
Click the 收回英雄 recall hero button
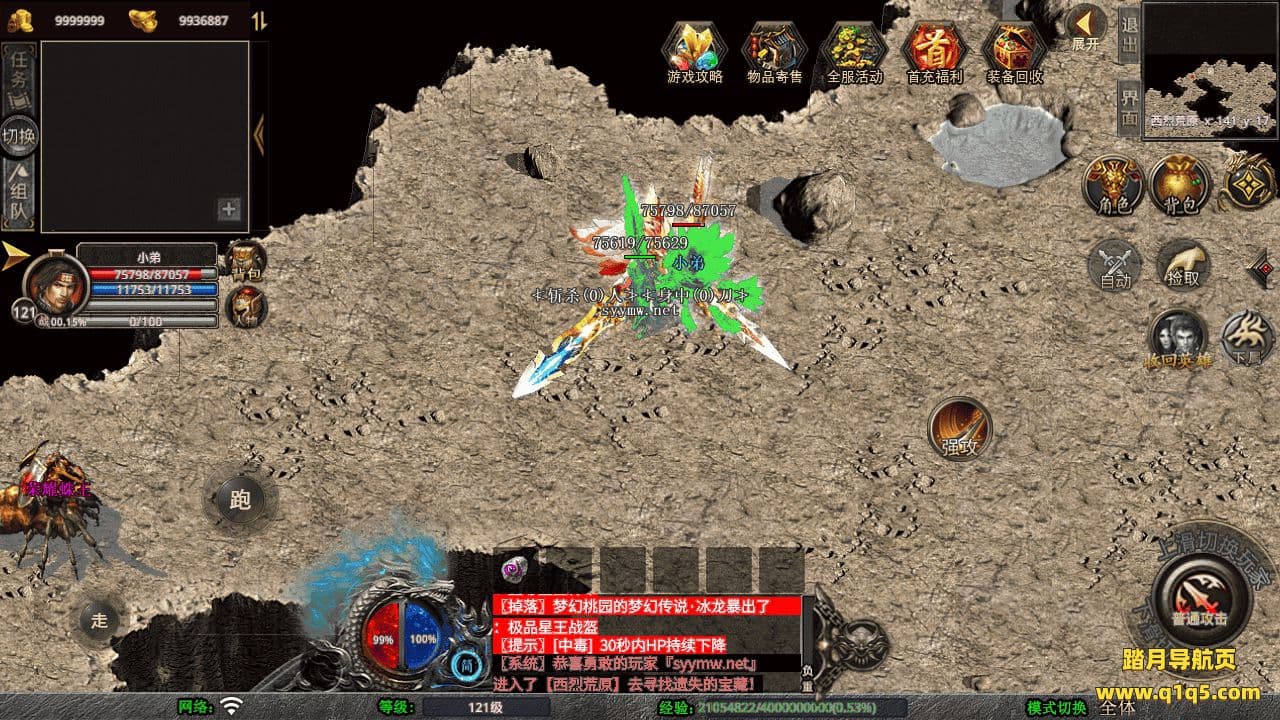pyautogui.click(x=1178, y=340)
